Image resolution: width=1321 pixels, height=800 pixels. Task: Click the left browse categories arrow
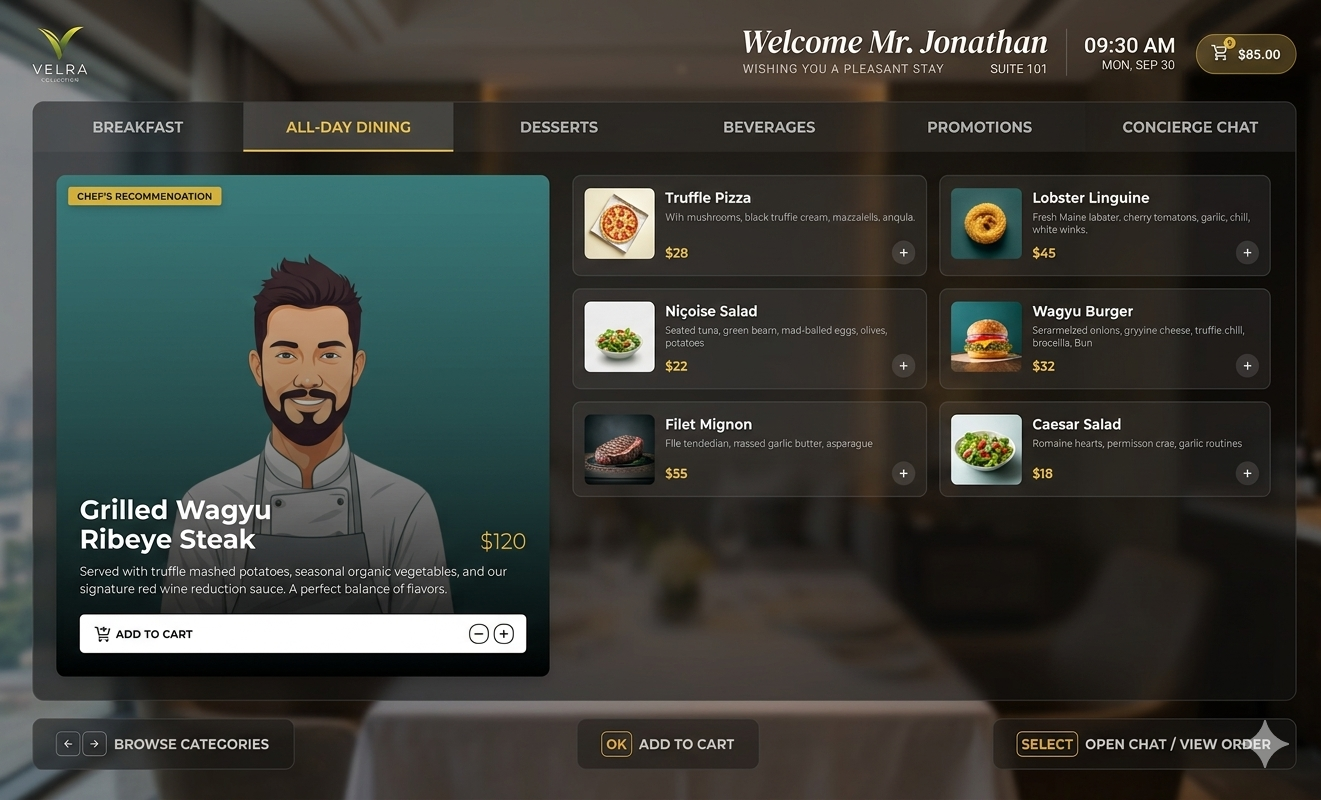[x=67, y=743]
